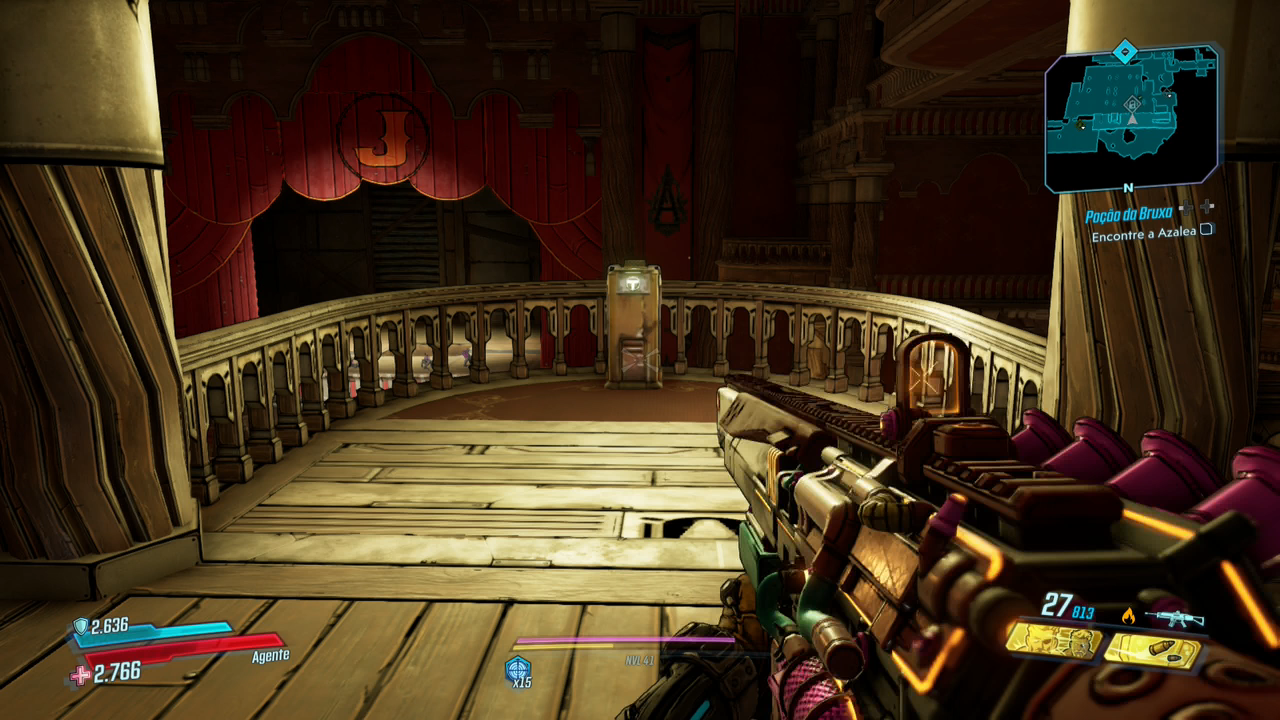The image size is (1280, 720).
Task: Choose the golden bullet ammo card
Action: click(1152, 652)
